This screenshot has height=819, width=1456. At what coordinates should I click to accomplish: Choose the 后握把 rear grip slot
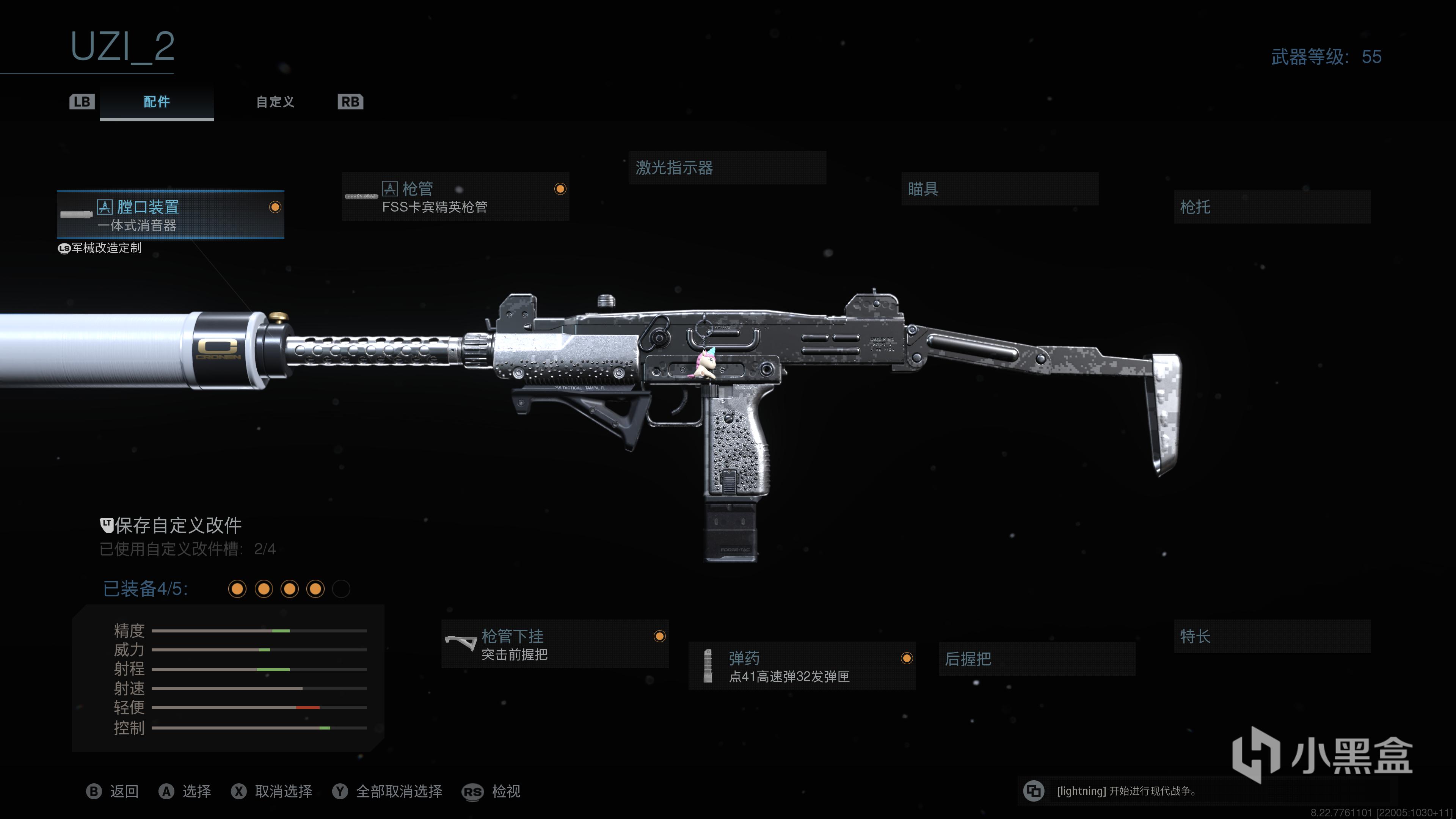point(1037,659)
